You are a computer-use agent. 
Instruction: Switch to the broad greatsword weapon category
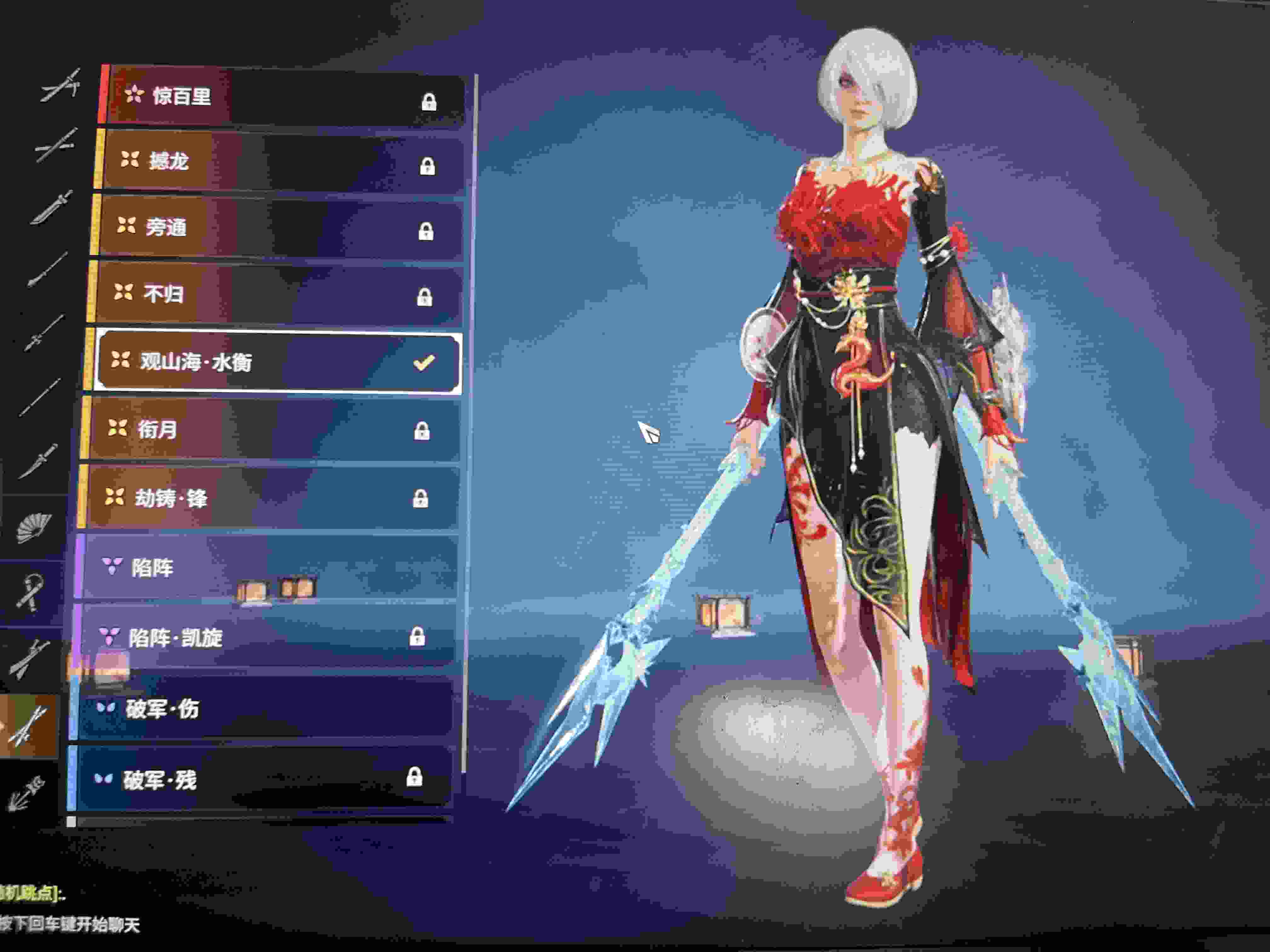pyautogui.click(x=52, y=208)
